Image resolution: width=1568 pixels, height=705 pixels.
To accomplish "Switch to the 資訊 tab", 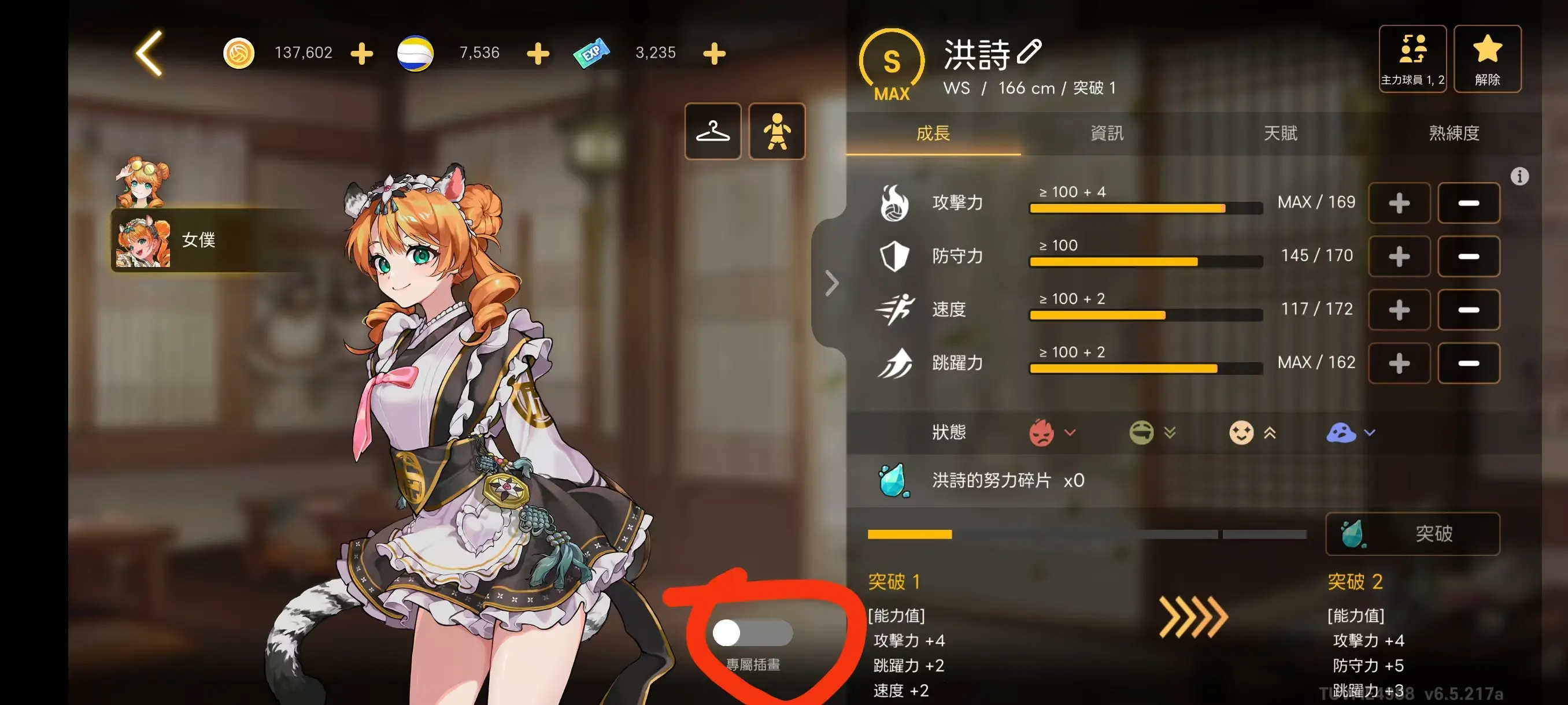I will coord(1107,133).
